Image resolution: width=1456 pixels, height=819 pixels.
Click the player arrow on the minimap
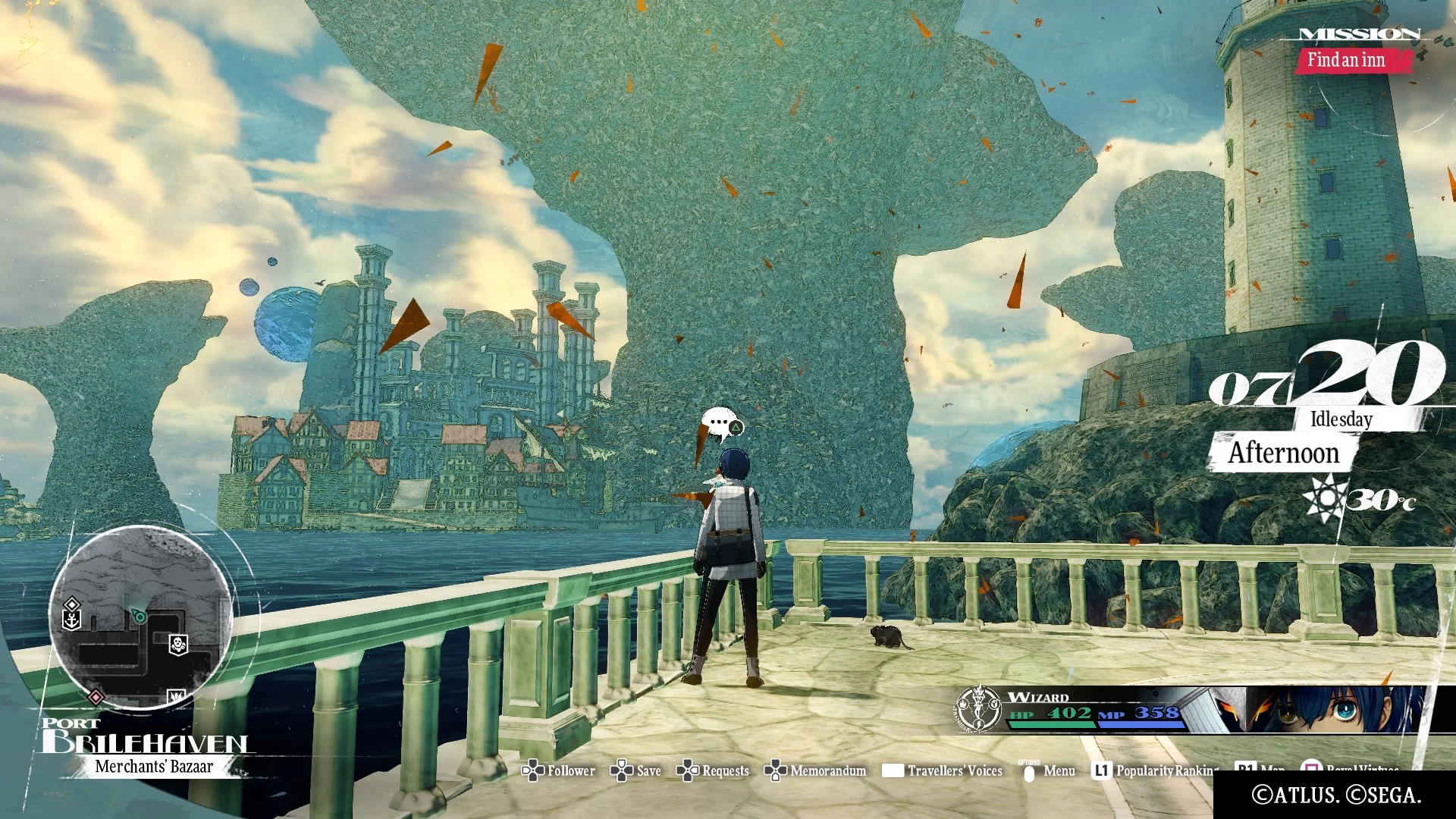[139, 616]
